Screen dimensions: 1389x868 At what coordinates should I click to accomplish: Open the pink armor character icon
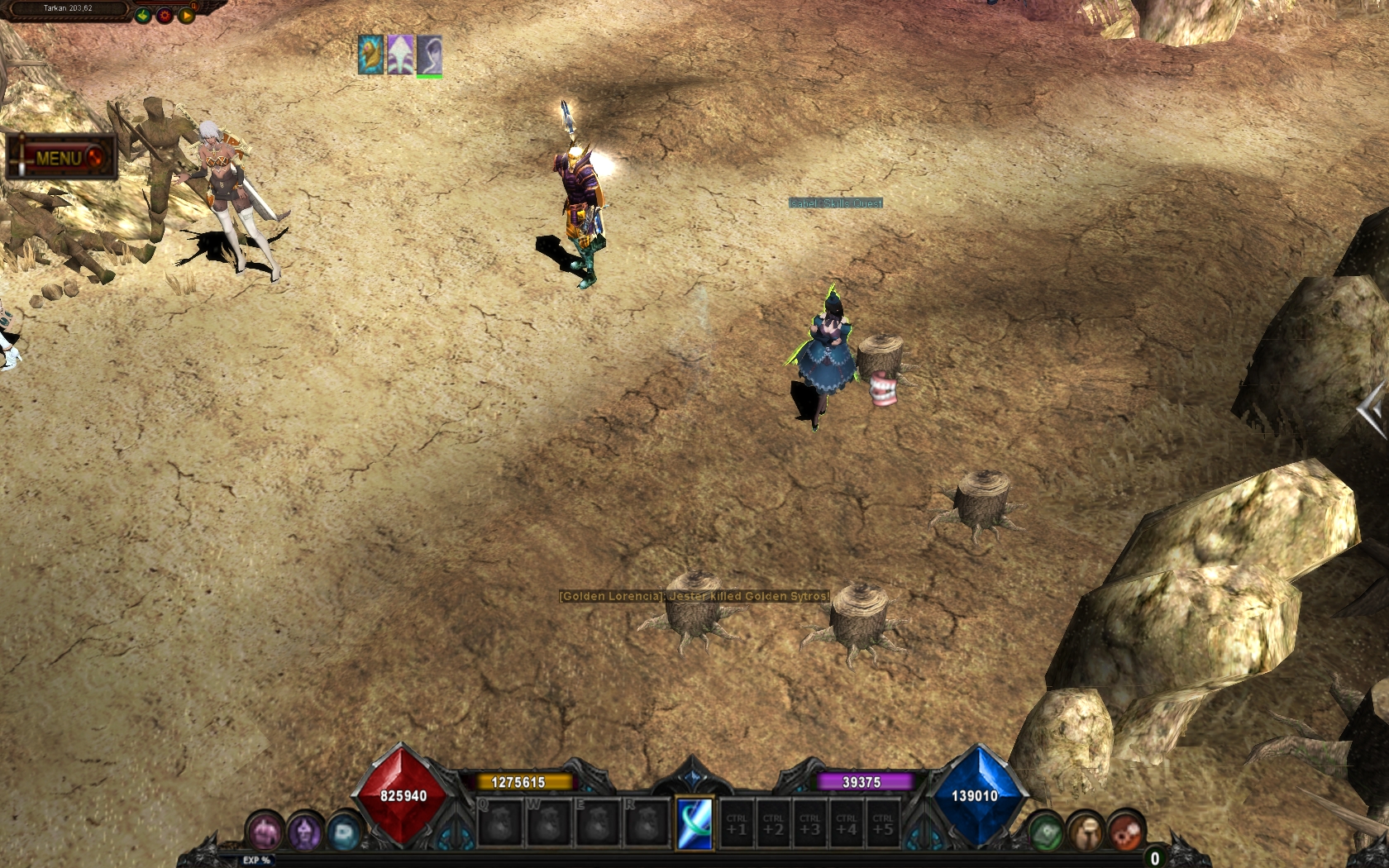point(265,832)
